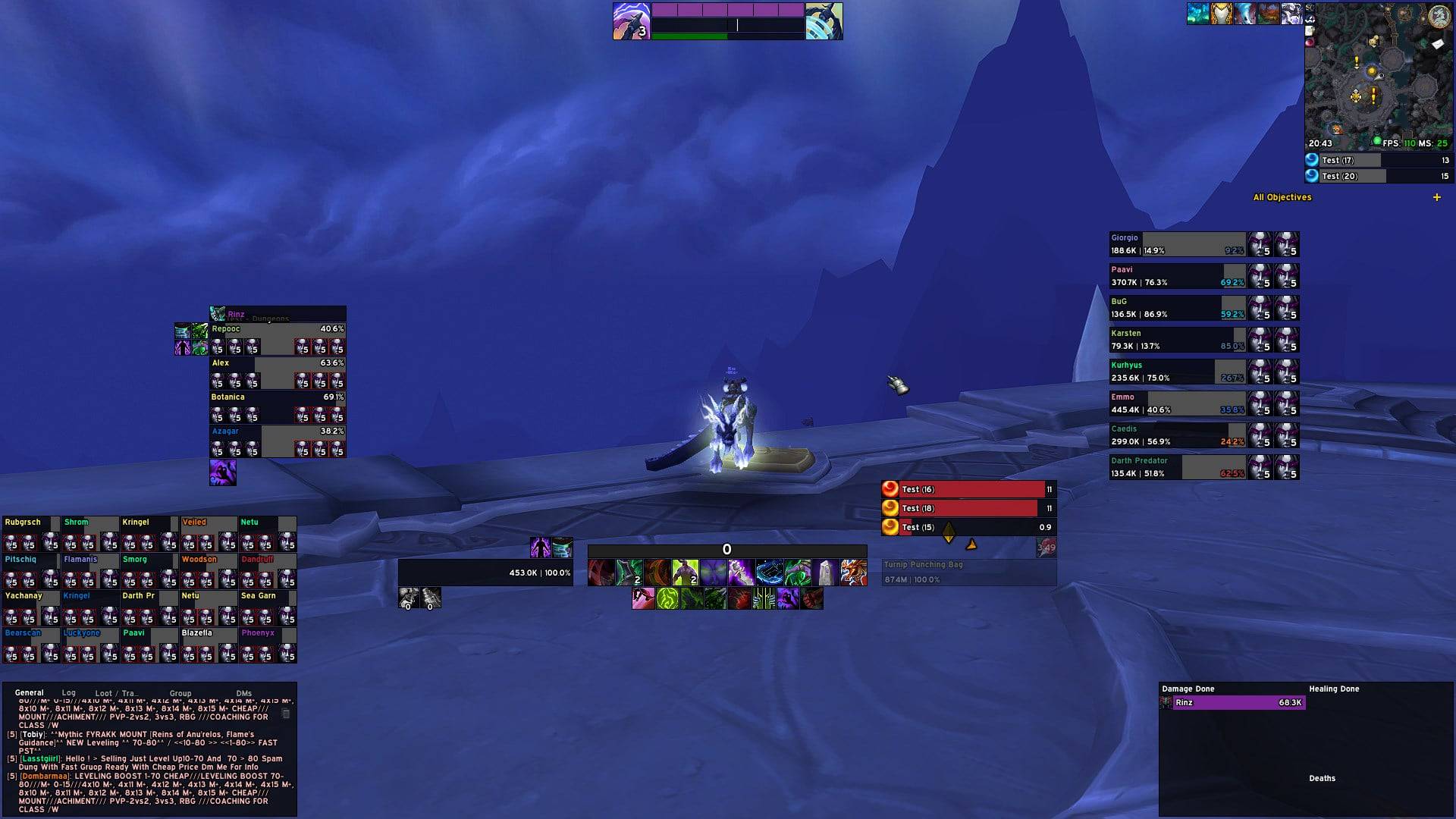Select Rinz's Damage Done bar
Image resolution: width=1456 pixels, height=819 pixels.
(1238, 703)
